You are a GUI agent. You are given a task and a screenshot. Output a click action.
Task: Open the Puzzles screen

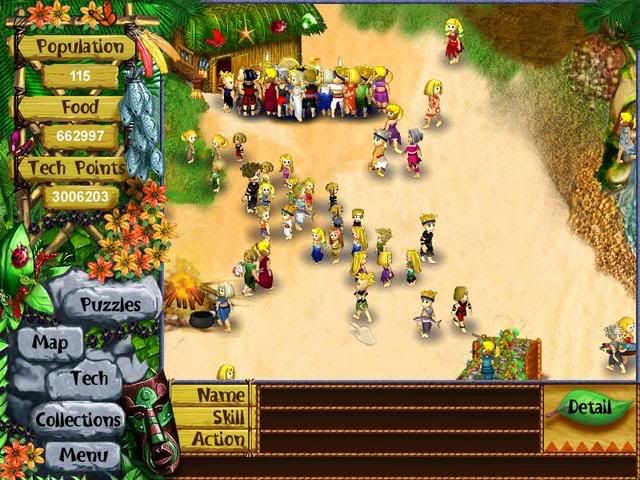(x=110, y=304)
